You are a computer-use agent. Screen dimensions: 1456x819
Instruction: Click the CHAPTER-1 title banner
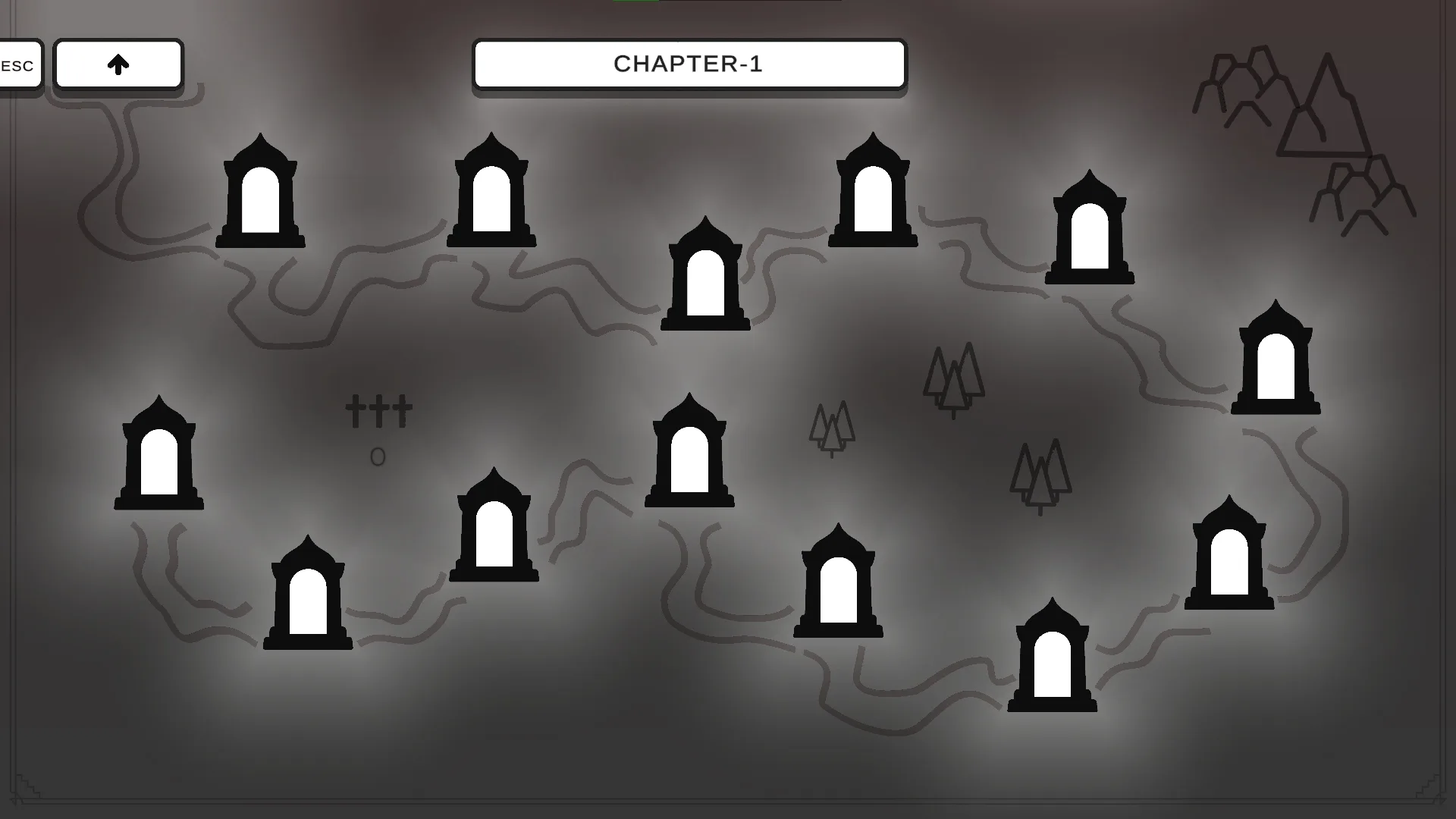coord(689,64)
